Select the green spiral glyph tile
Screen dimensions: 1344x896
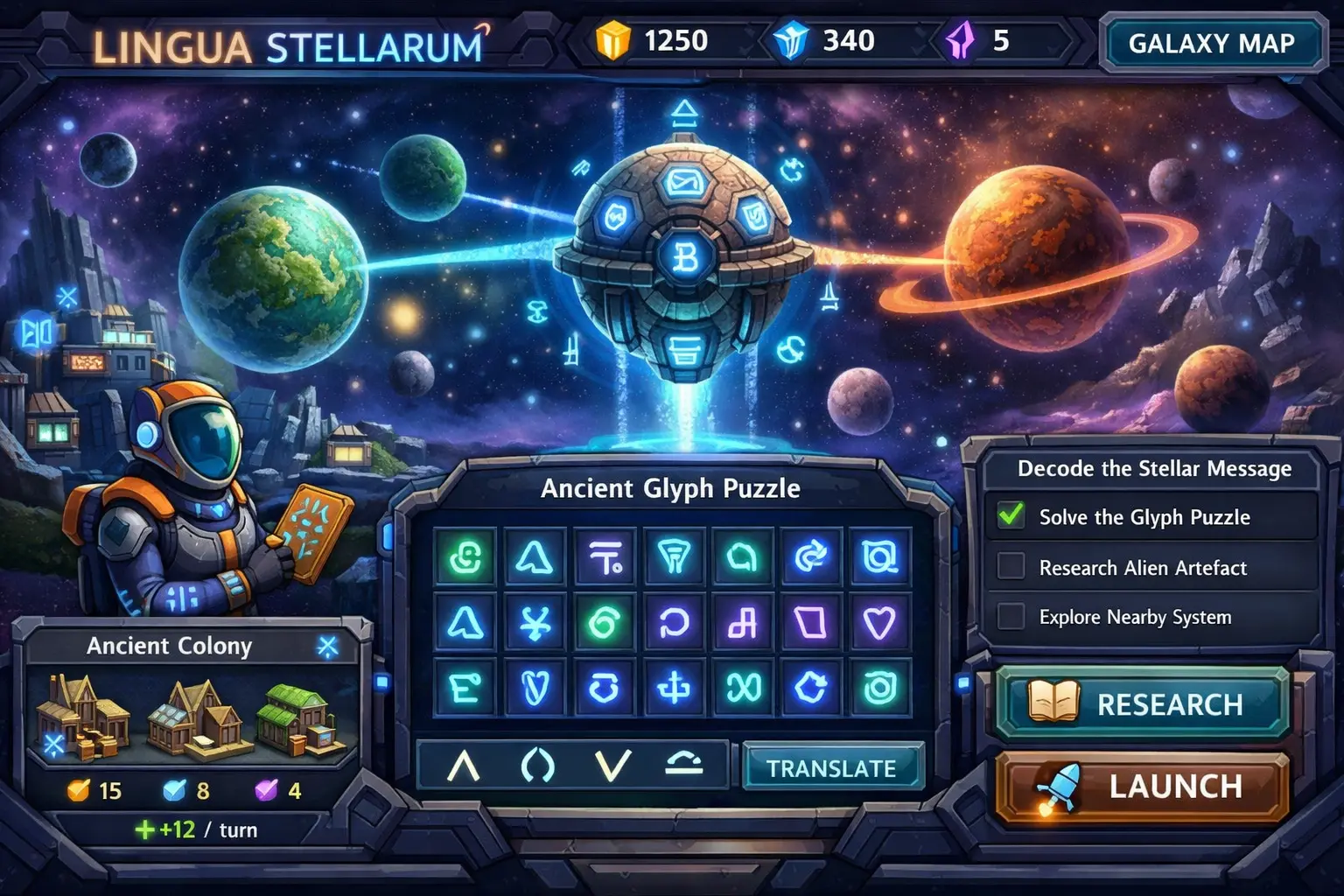point(605,623)
